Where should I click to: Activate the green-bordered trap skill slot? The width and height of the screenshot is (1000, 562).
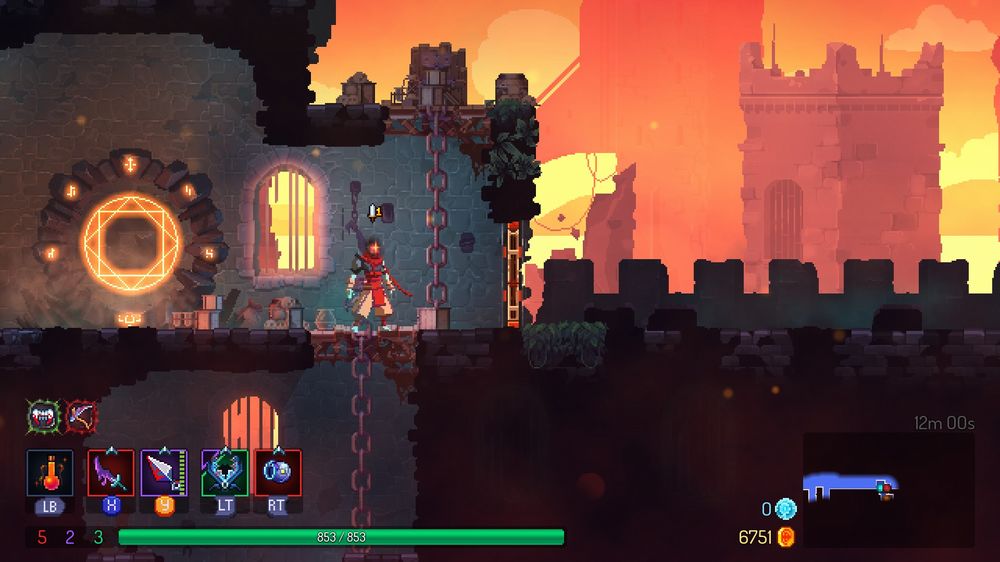(x=225, y=472)
